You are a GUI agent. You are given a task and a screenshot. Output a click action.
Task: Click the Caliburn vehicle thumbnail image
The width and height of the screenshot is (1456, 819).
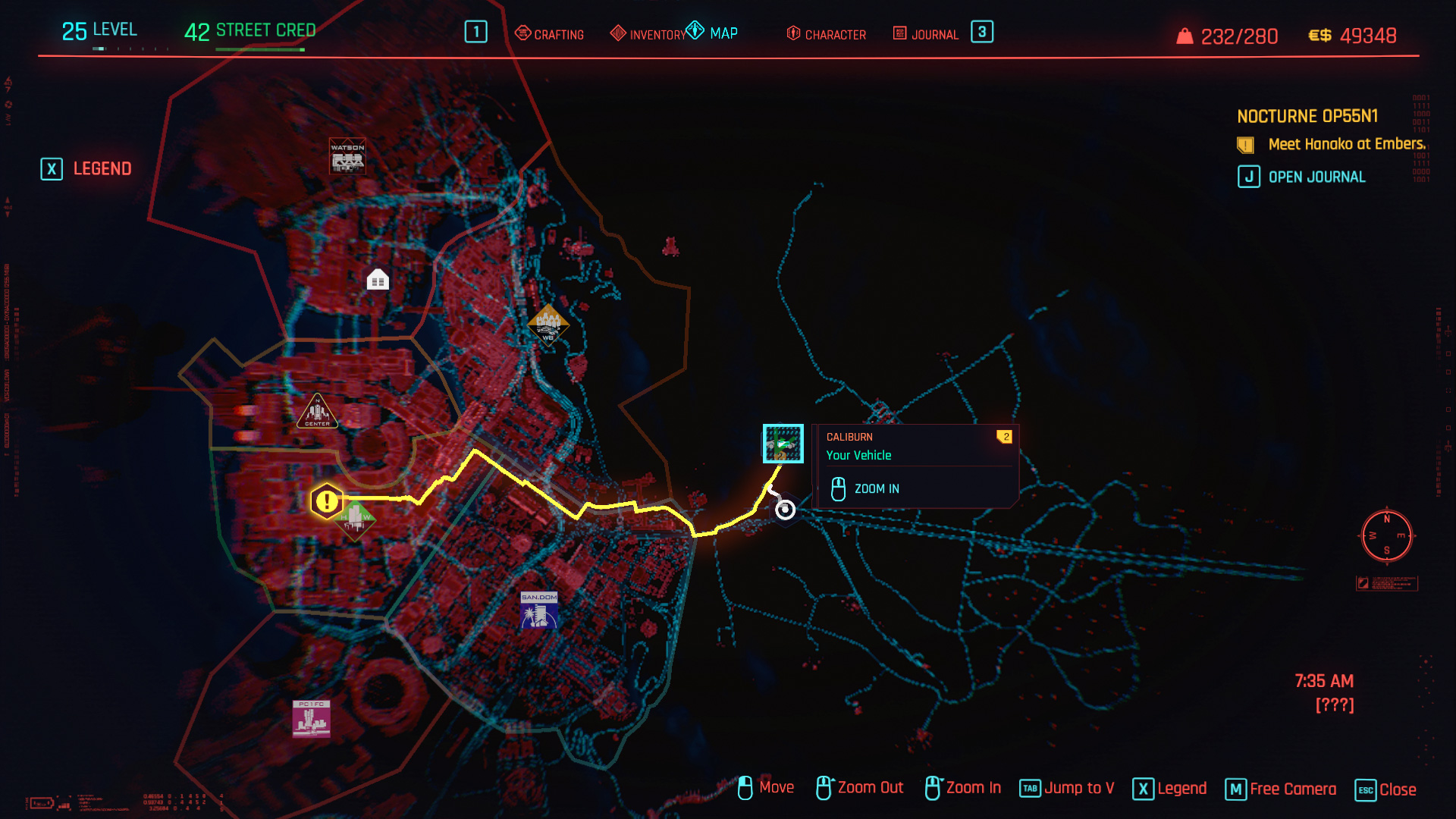(x=783, y=443)
